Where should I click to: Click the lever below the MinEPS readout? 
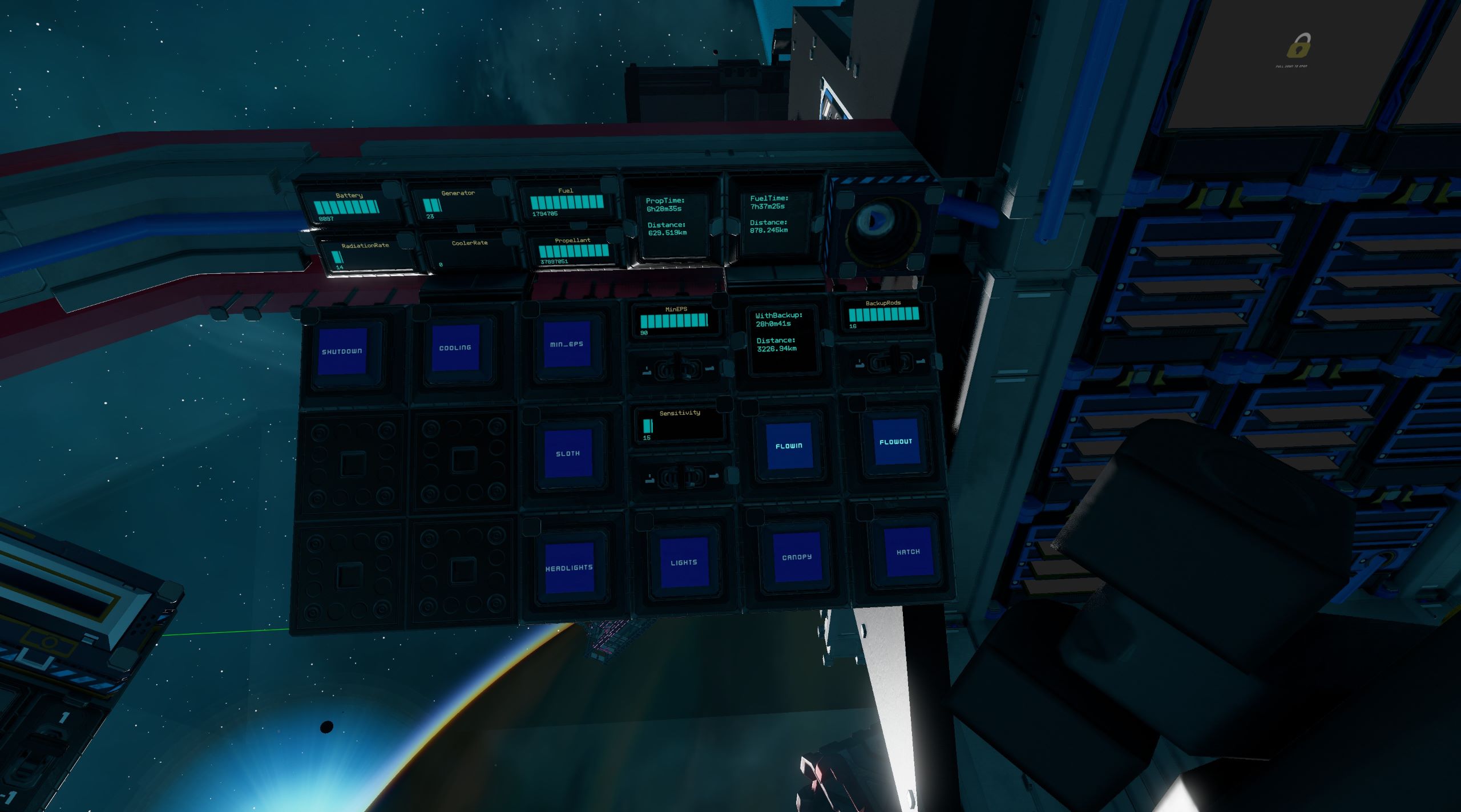click(x=677, y=369)
